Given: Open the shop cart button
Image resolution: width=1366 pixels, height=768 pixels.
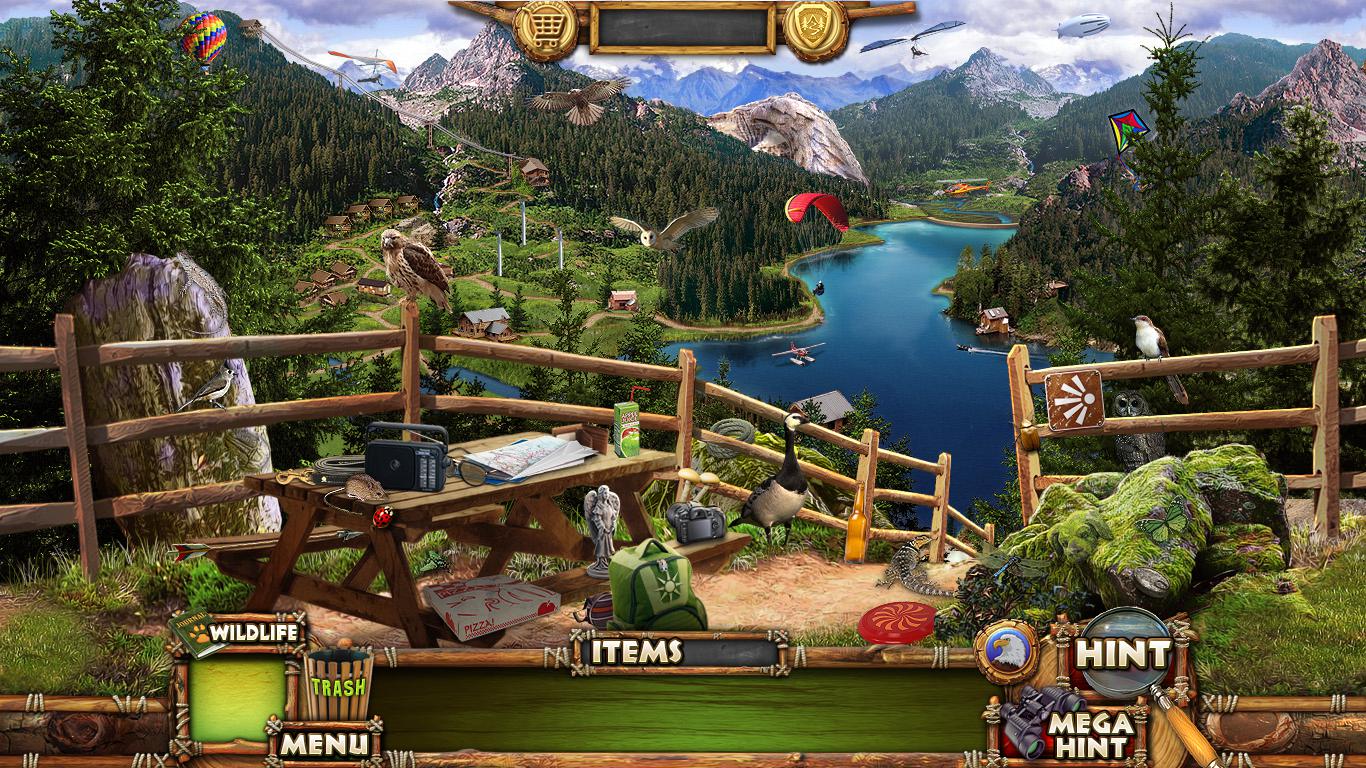Looking at the screenshot, I should (x=548, y=28).
